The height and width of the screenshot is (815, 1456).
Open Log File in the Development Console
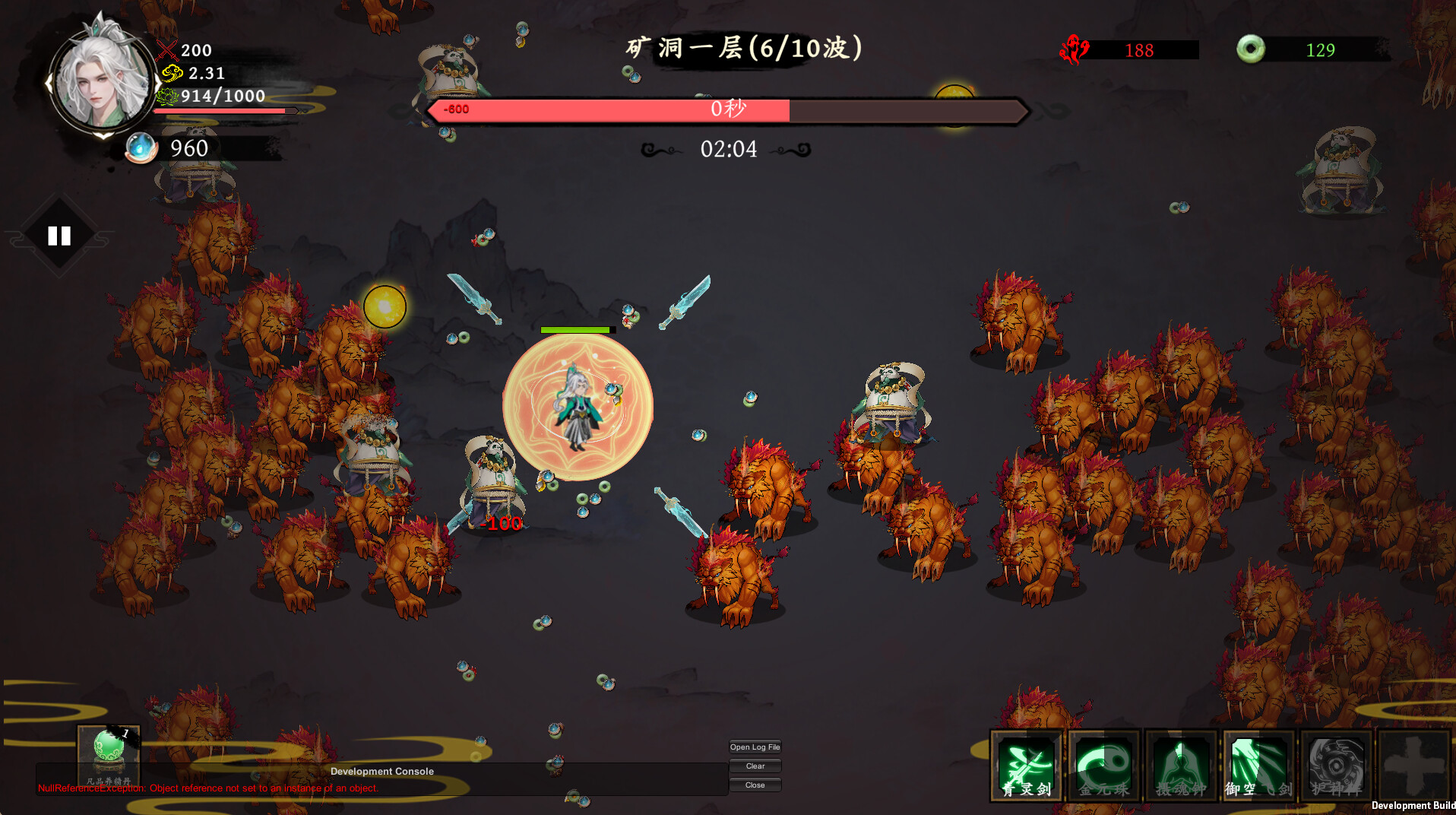(x=755, y=747)
